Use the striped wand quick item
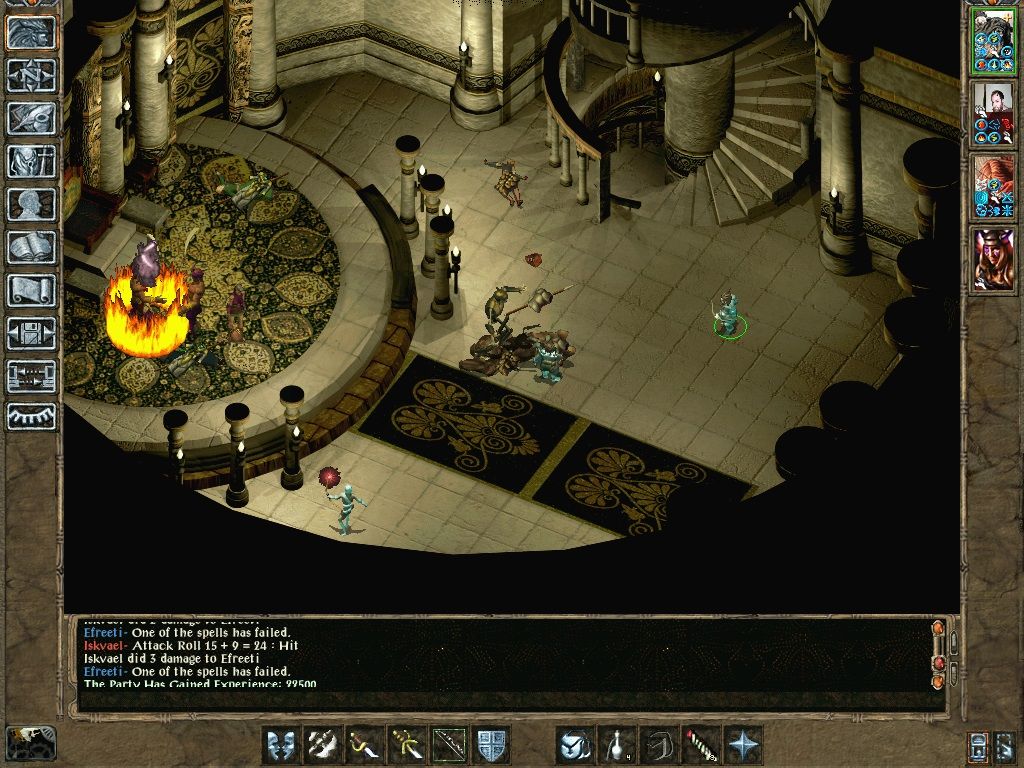 [x=701, y=745]
